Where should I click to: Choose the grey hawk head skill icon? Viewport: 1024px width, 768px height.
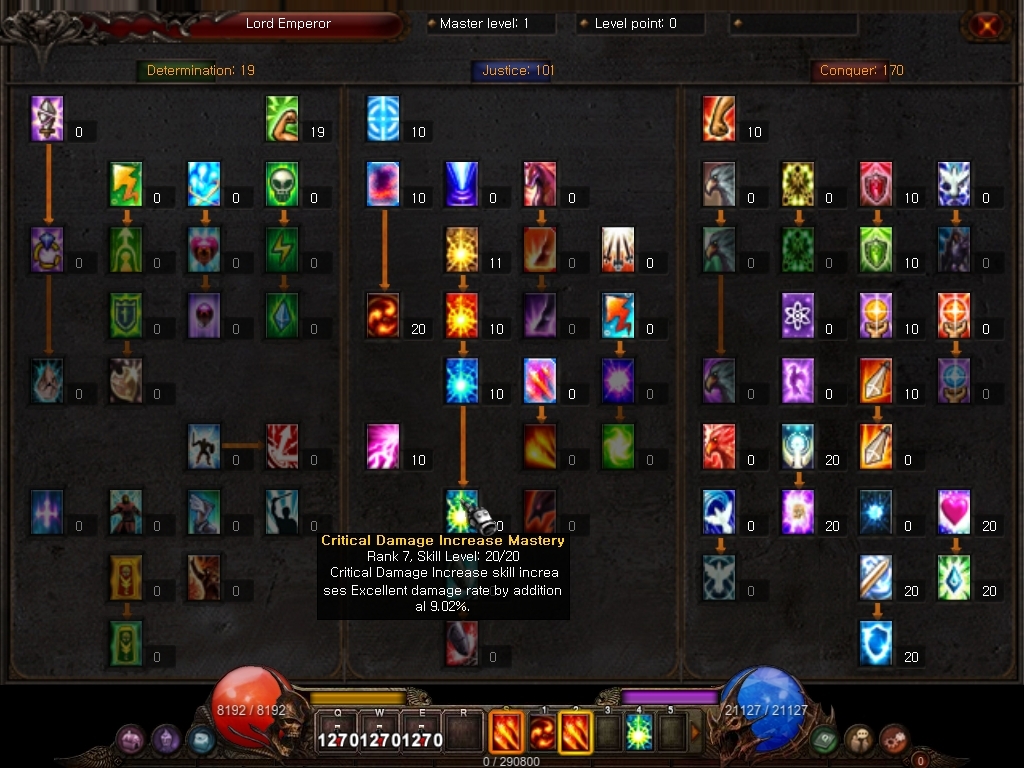tap(719, 185)
